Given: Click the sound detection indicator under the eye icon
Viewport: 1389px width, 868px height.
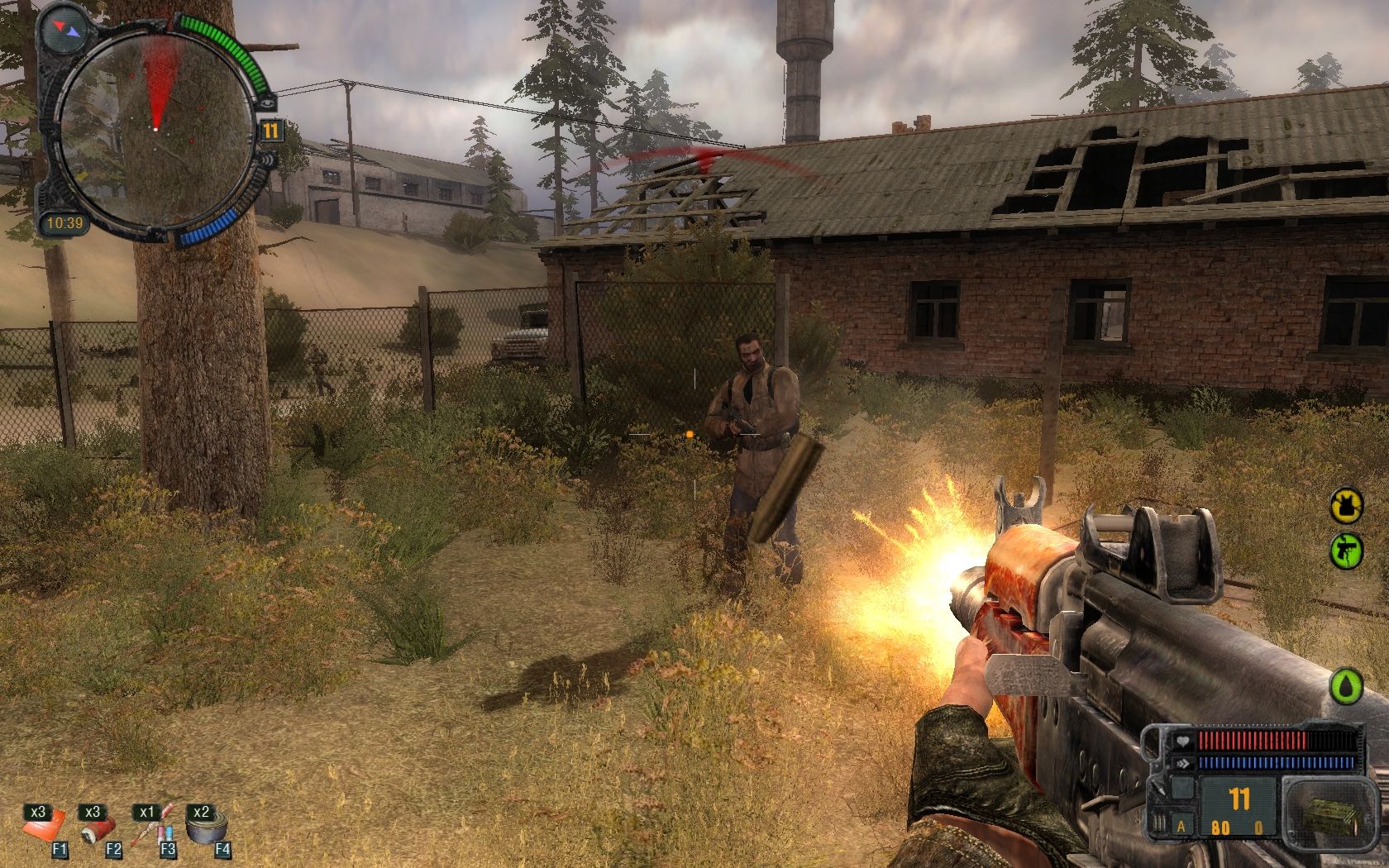Looking at the screenshot, I should tap(268, 160).
